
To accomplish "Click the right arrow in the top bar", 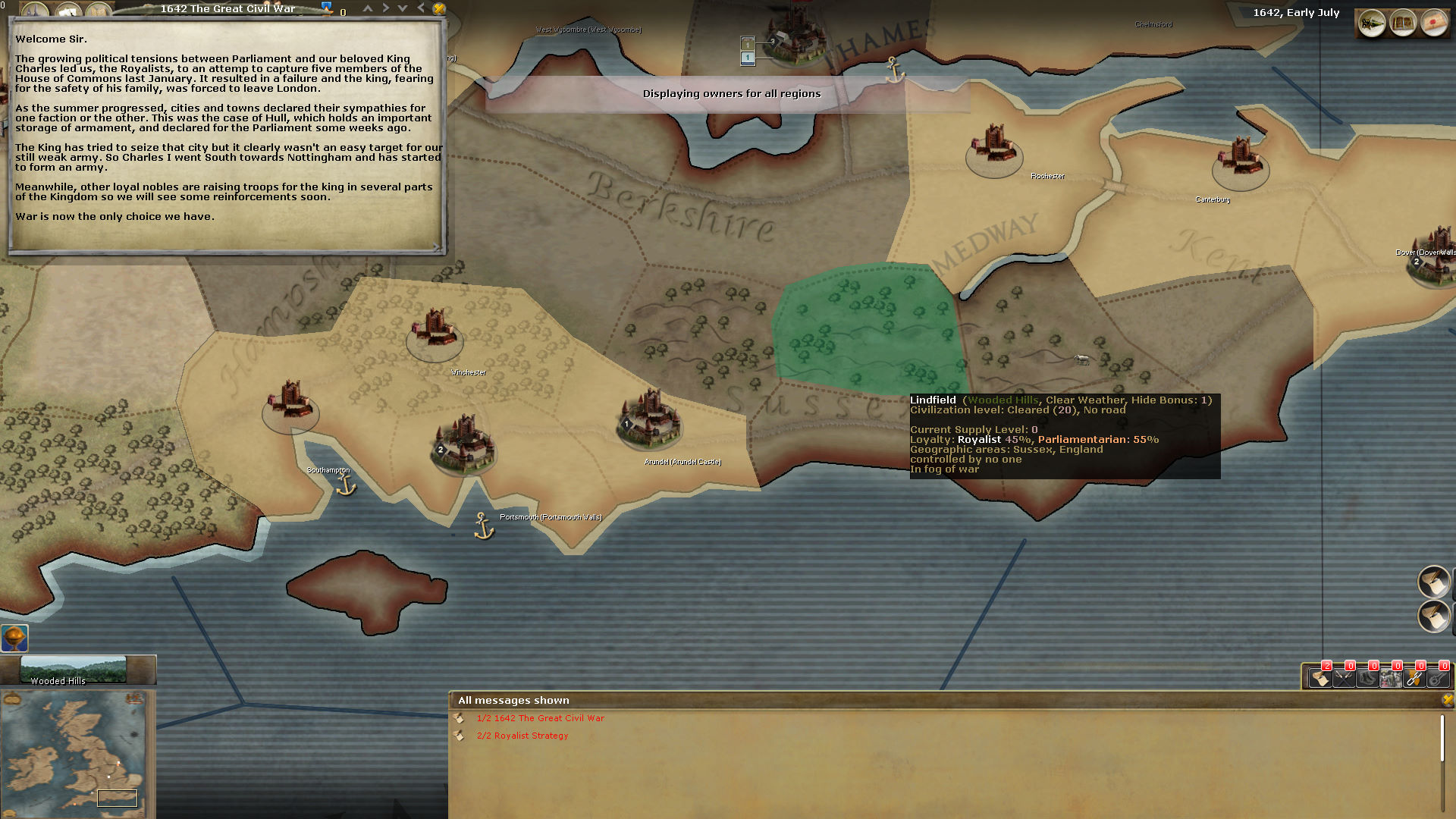I will (385, 8).
